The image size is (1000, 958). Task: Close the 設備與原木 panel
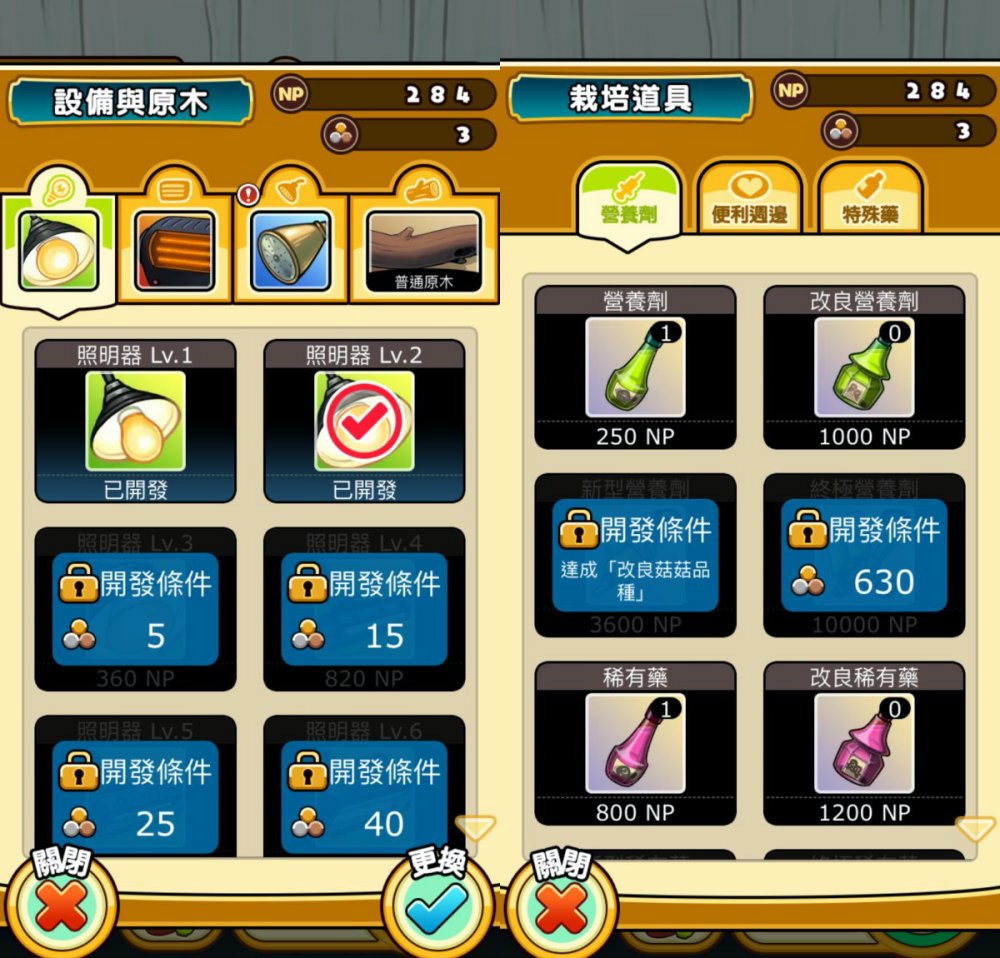coord(61,905)
